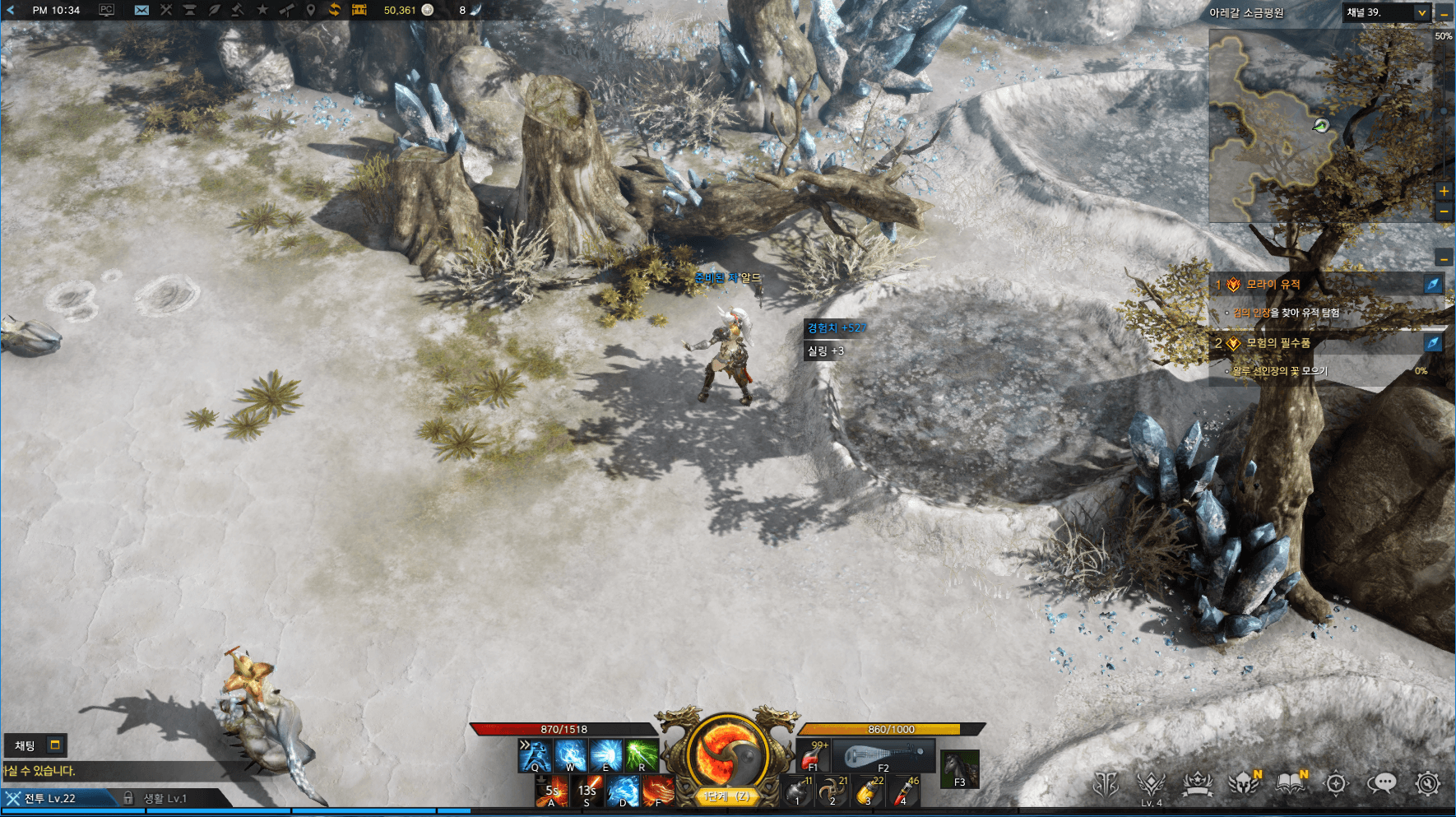The image size is (1456, 817).
Task: Open the auction gavel icon
Action: [237, 10]
